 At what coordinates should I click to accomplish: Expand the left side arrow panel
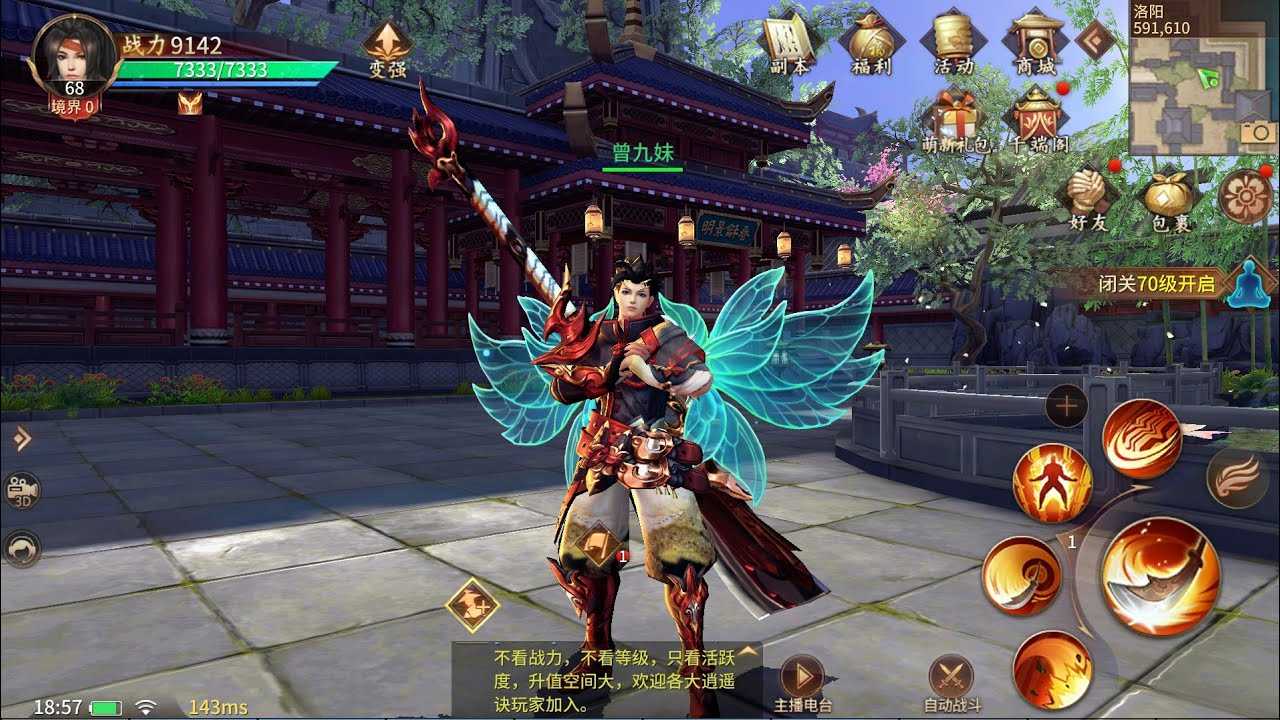pyautogui.click(x=21, y=438)
